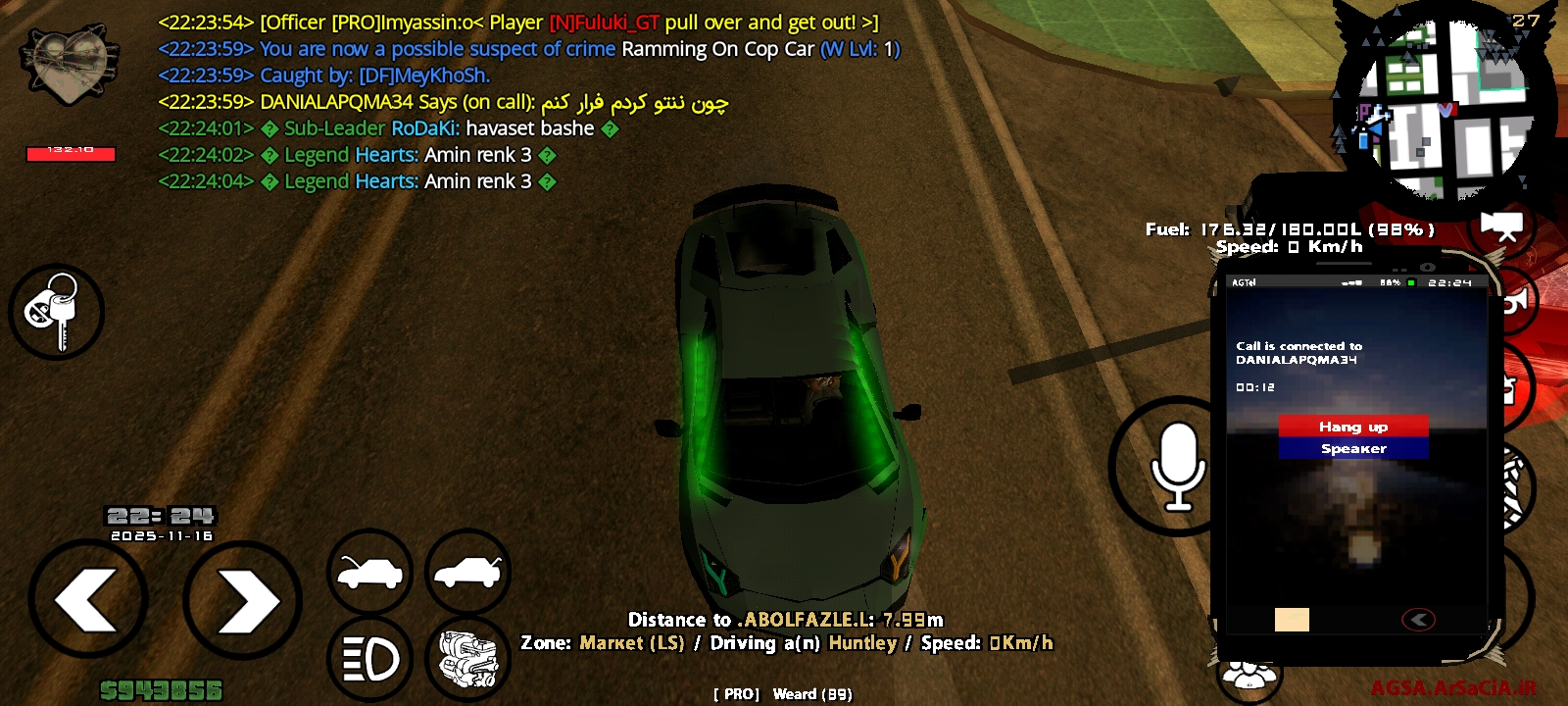1568x706 pixels.
Task: Open the car hood icon
Action: [x=369, y=572]
